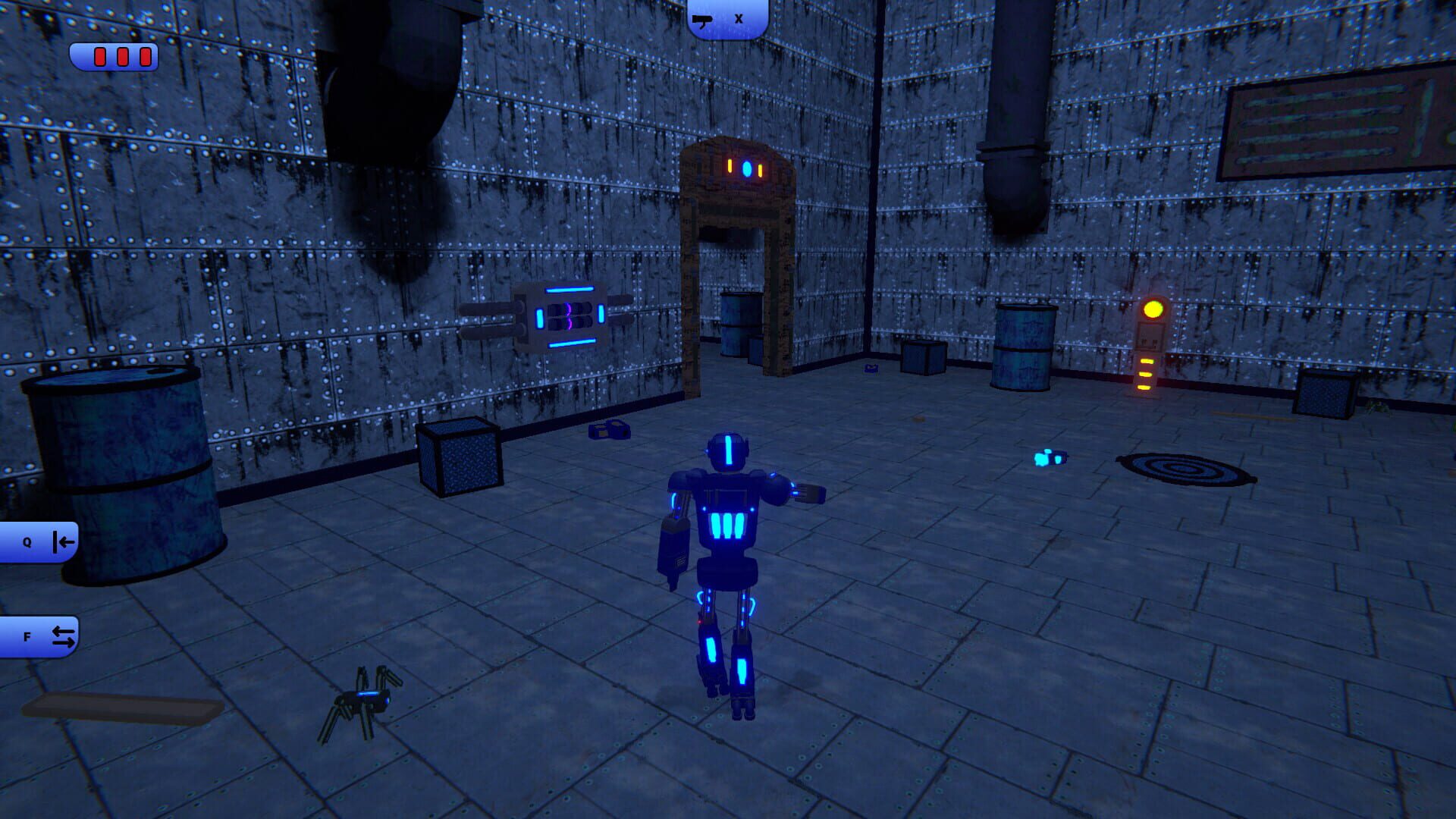Viewport: 1456px width, 819px height.
Task: Toggle the orange indicator light above the doorway
Action: pyautogui.click(x=730, y=166)
